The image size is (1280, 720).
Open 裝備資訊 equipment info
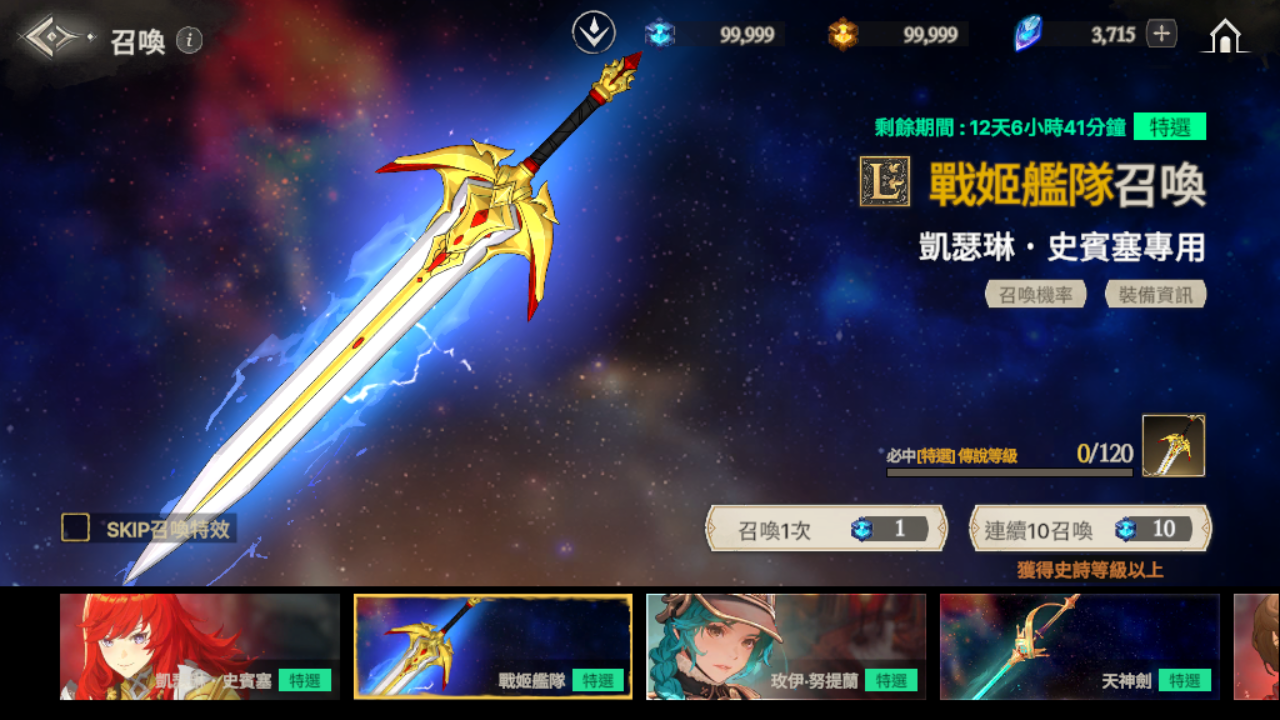(x=1155, y=294)
